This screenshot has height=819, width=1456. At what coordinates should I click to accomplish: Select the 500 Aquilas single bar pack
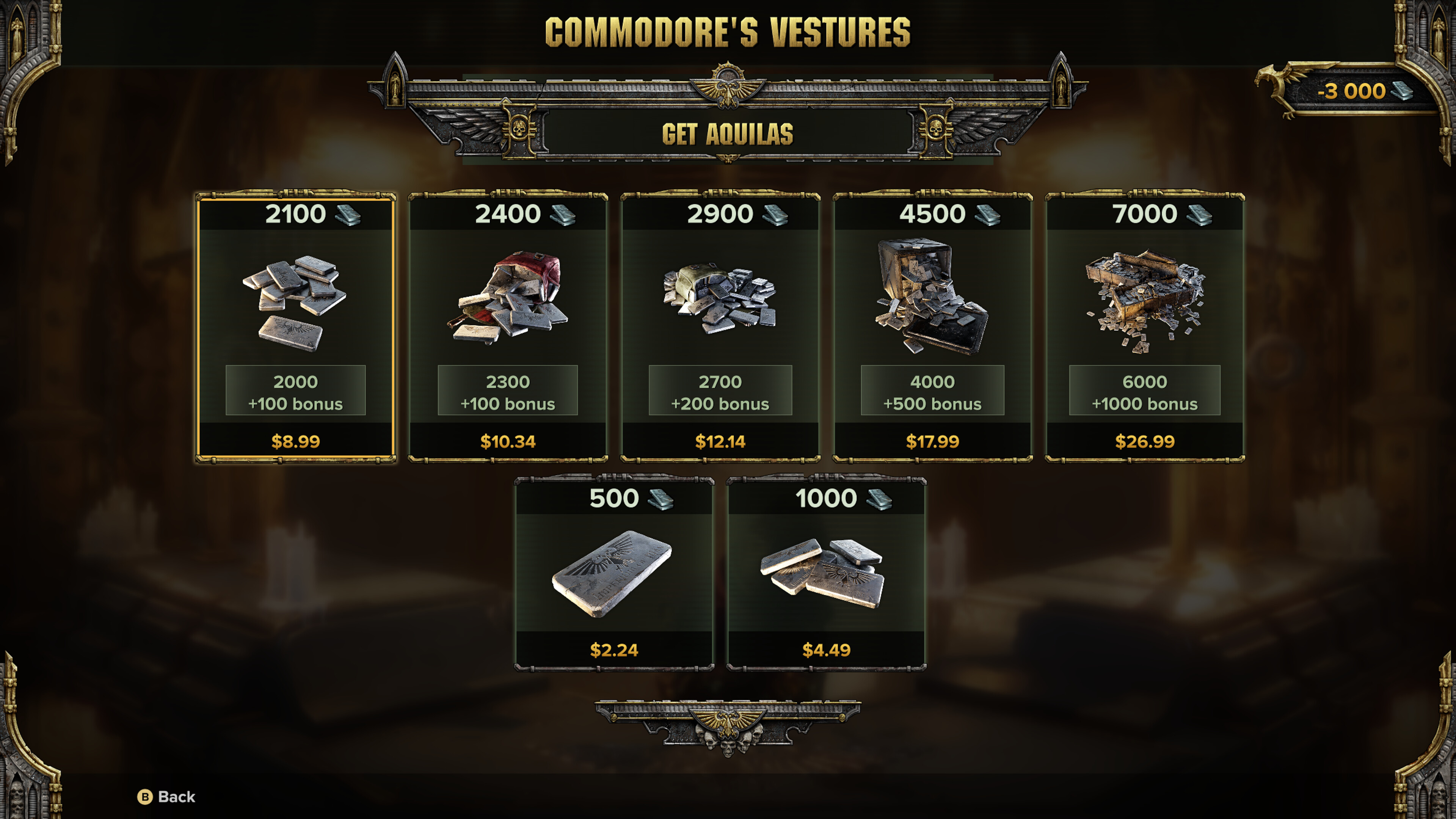[x=614, y=574]
